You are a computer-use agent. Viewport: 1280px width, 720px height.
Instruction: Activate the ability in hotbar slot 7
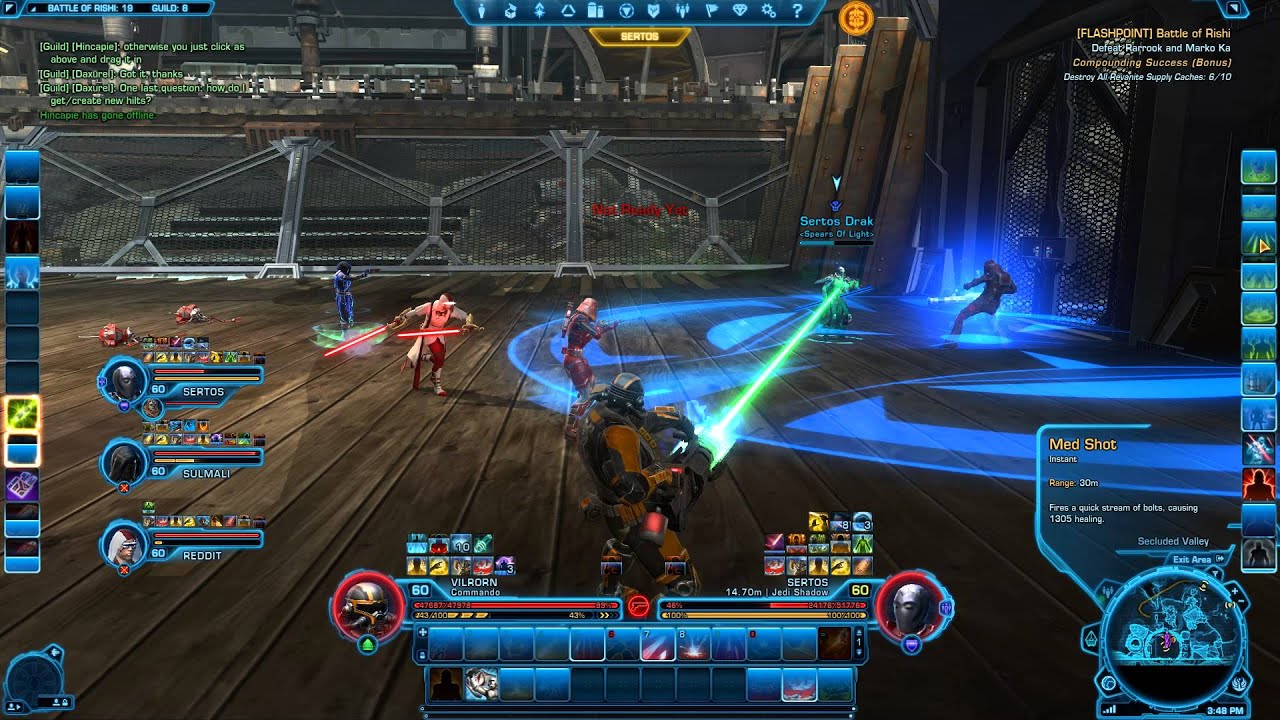click(x=657, y=645)
